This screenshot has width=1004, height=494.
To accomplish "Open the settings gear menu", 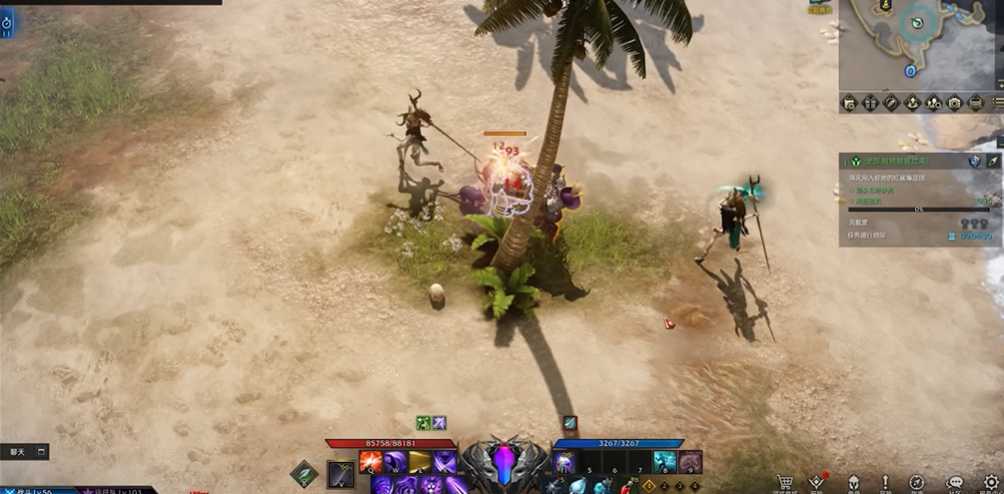I will 991,482.
